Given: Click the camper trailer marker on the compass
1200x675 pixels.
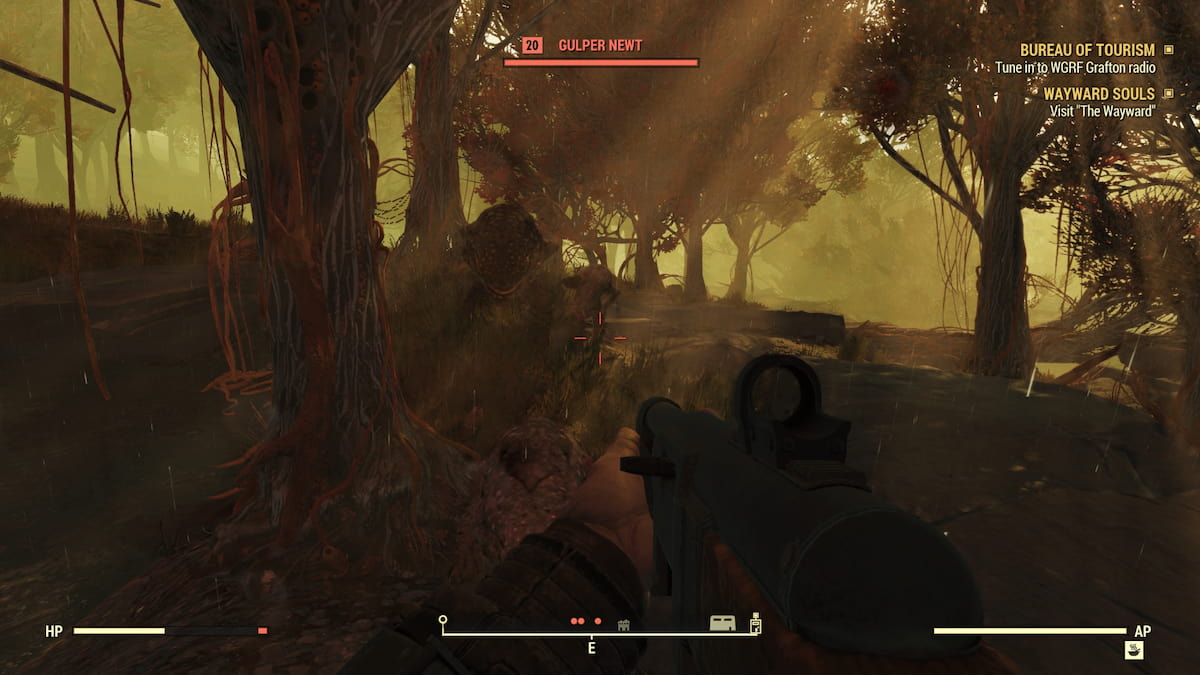Looking at the screenshot, I should [x=723, y=623].
